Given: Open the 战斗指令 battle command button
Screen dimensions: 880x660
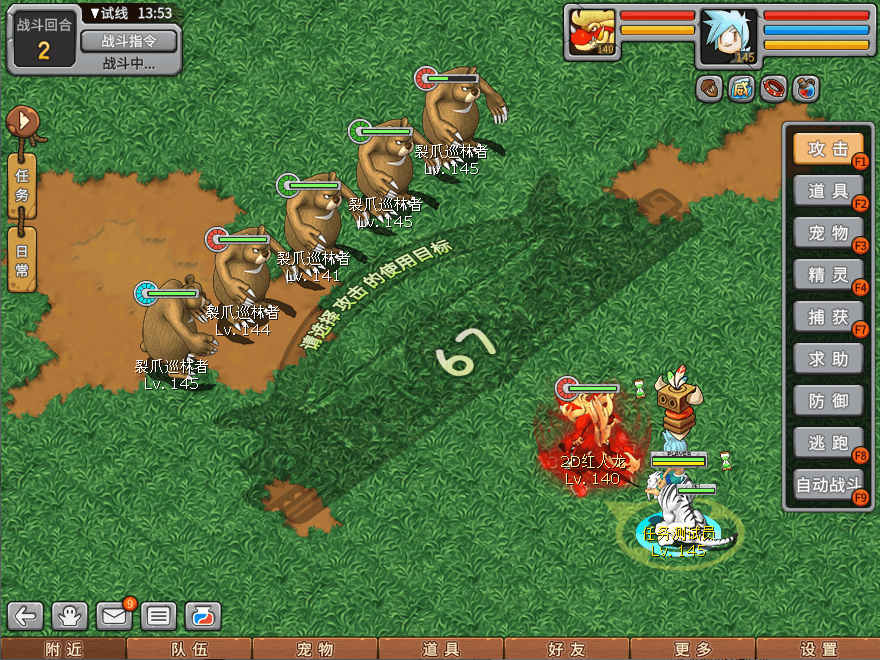Looking at the screenshot, I should click(x=128, y=41).
